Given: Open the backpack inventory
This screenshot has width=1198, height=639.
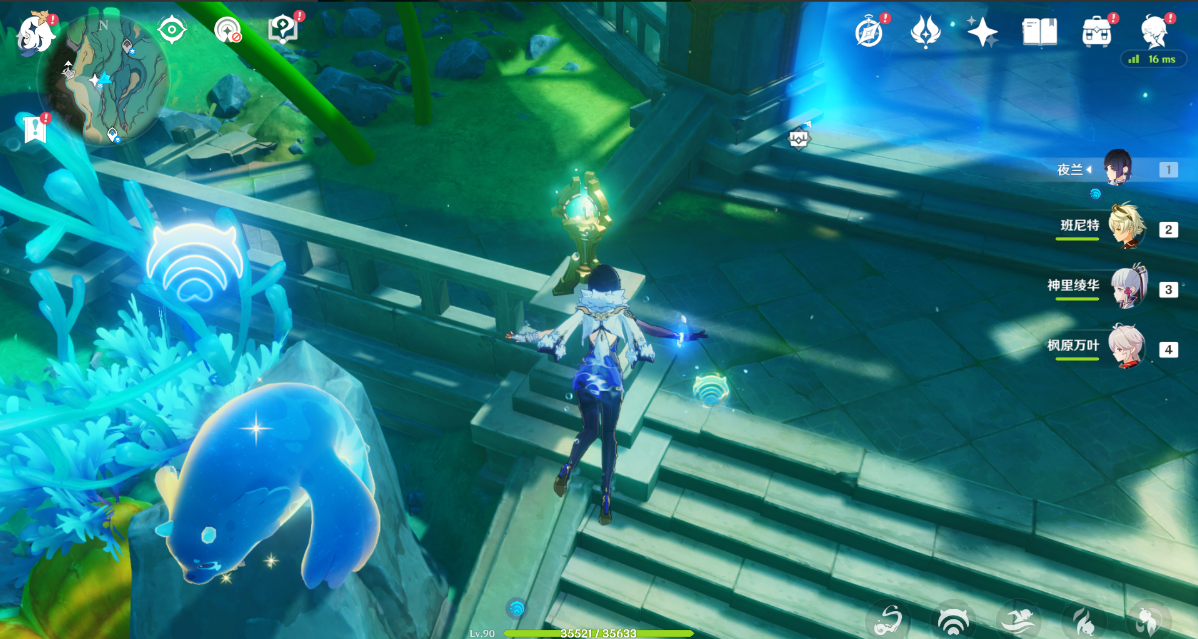Looking at the screenshot, I should click(1097, 31).
